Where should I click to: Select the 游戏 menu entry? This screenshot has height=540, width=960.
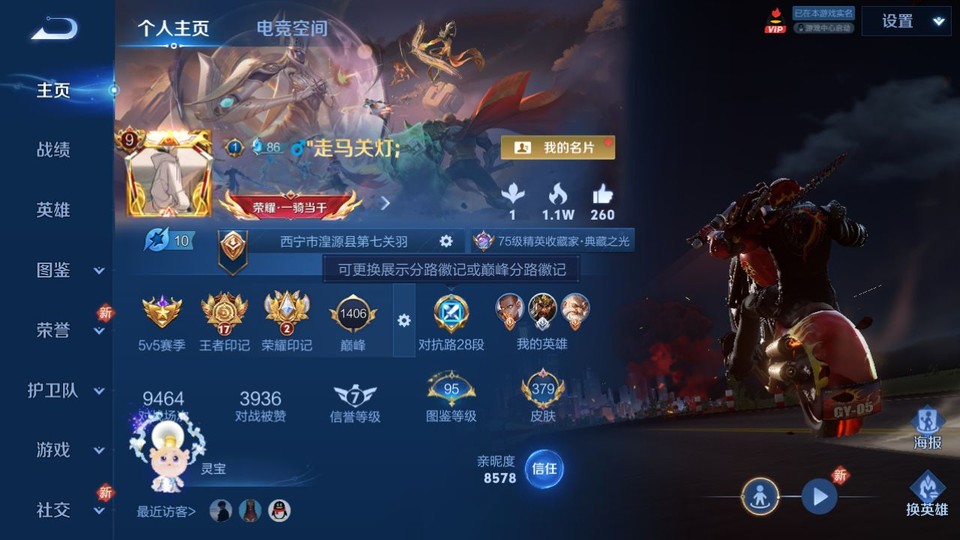pyautogui.click(x=54, y=450)
